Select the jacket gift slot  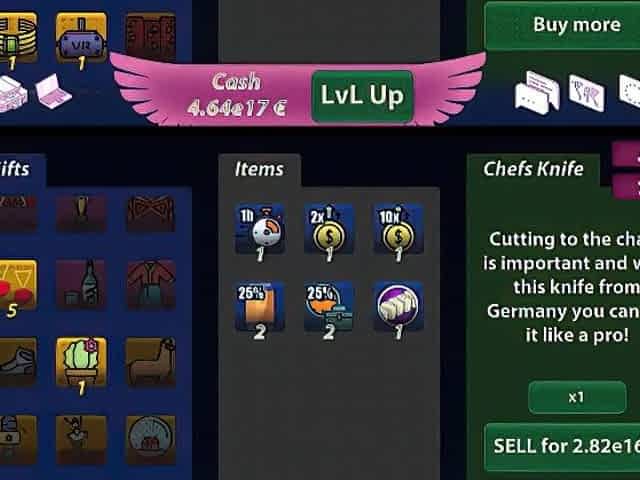pyautogui.click(x=151, y=284)
